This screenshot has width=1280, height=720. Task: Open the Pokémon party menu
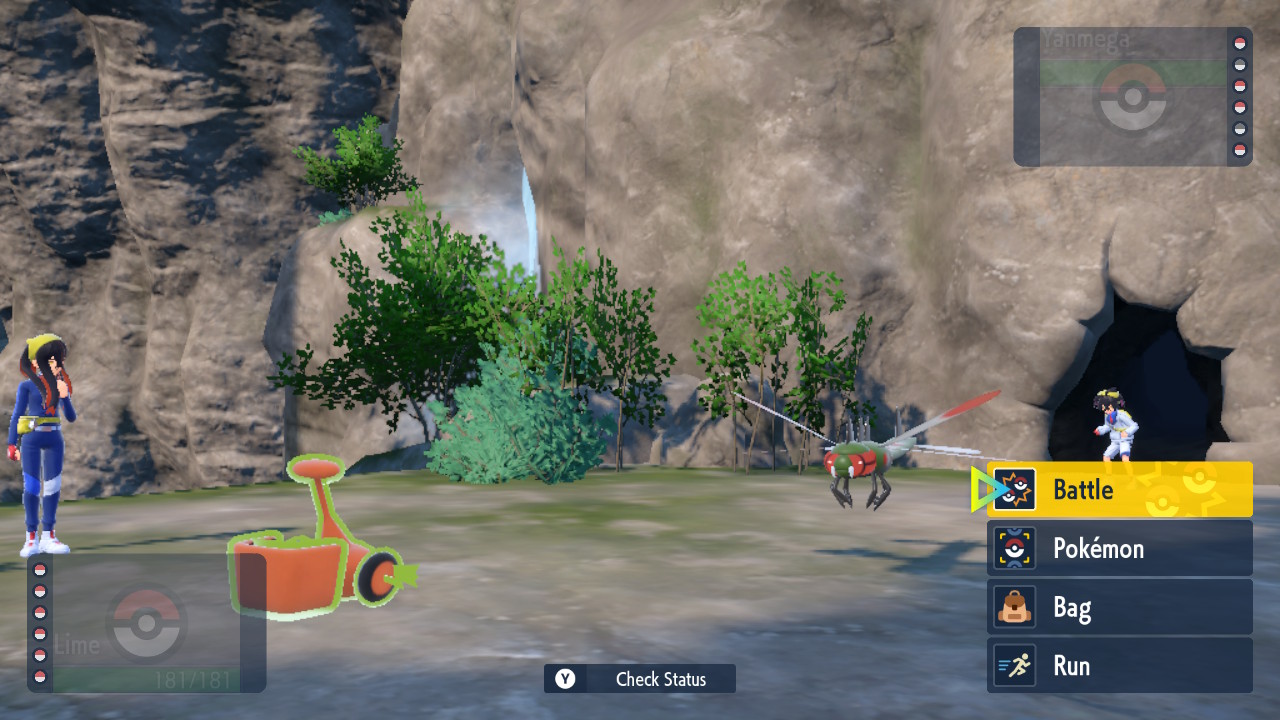1120,549
